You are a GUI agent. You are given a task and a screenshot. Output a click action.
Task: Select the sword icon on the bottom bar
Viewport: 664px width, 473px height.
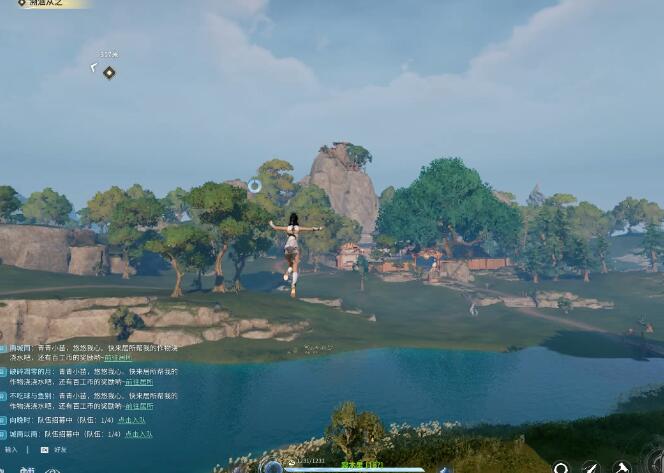pos(592,467)
